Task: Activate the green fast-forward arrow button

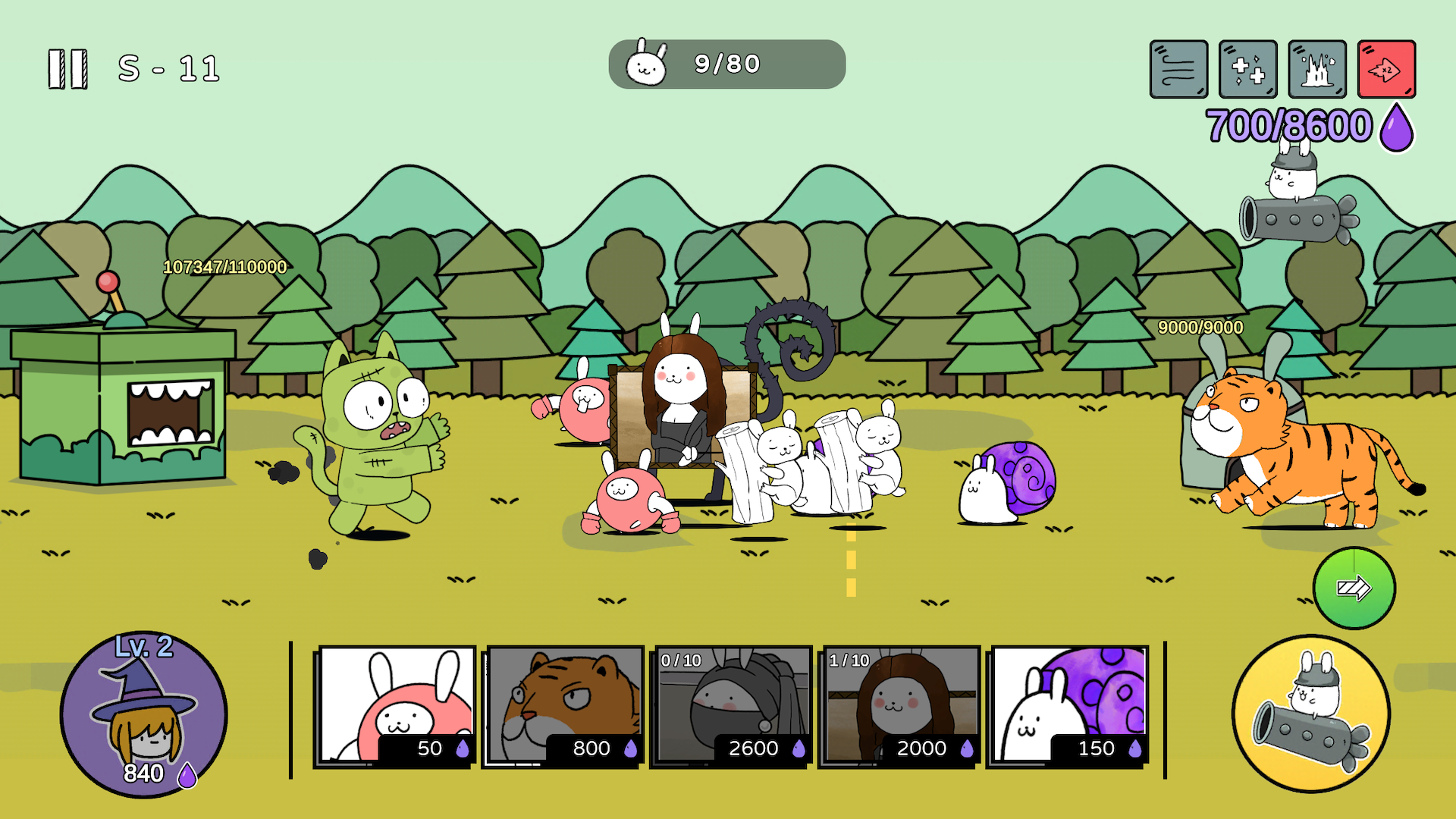Action: [1354, 588]
